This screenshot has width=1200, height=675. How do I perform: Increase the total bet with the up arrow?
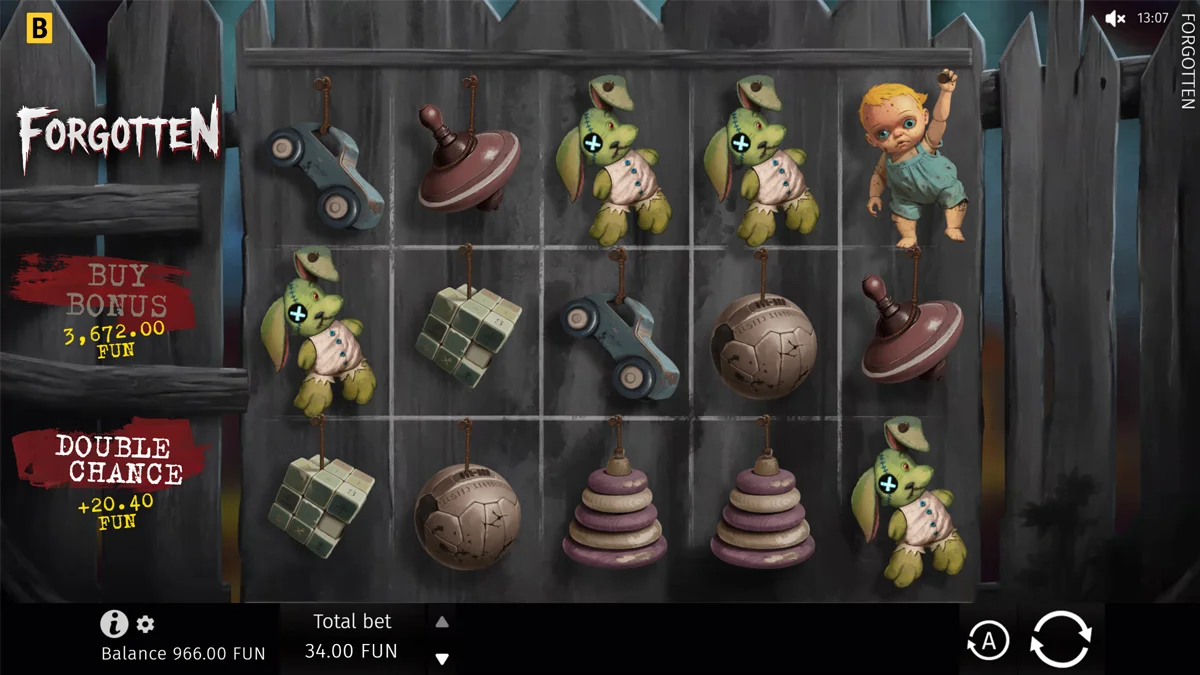click(x=442, y=622)
